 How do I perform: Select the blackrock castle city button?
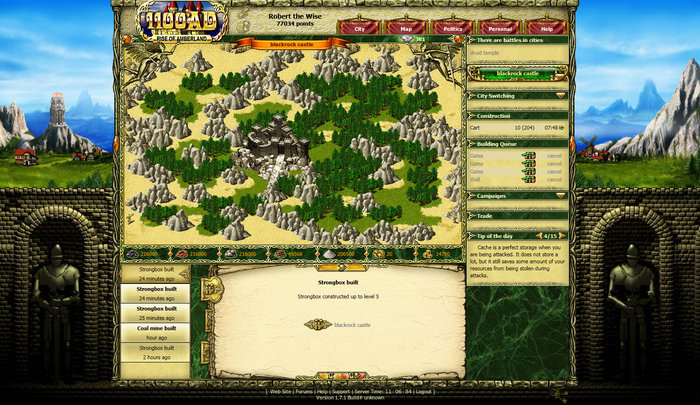click(517, 74)
